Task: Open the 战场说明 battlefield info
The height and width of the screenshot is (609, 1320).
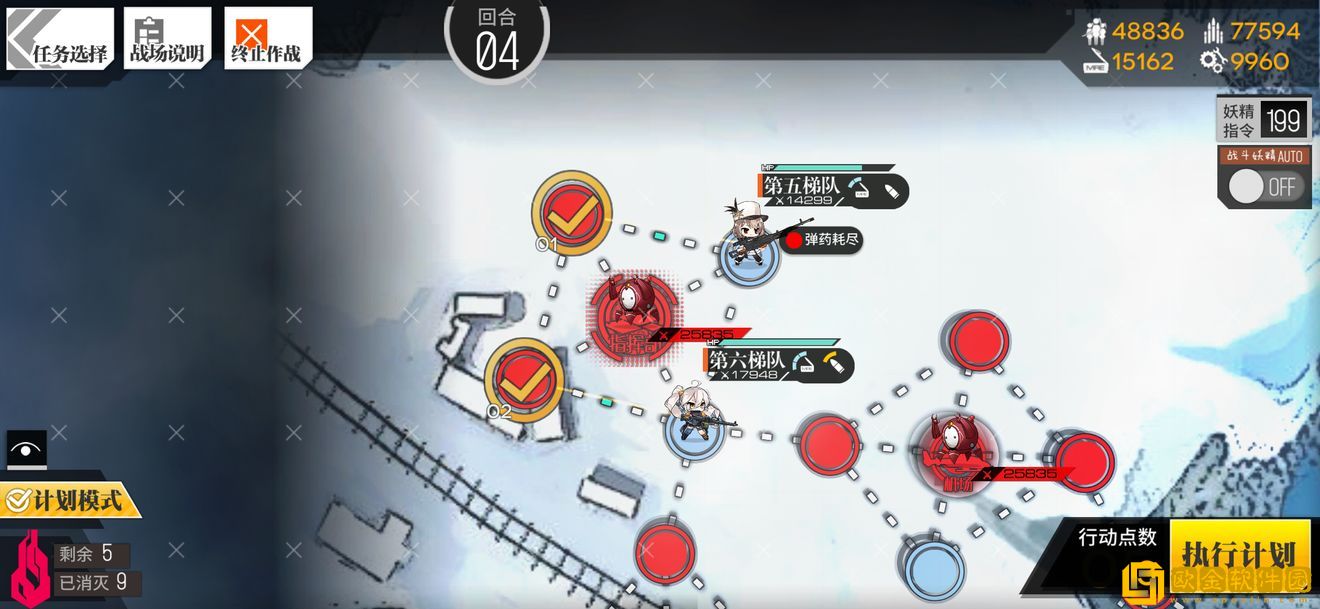Action: (167, 39)
